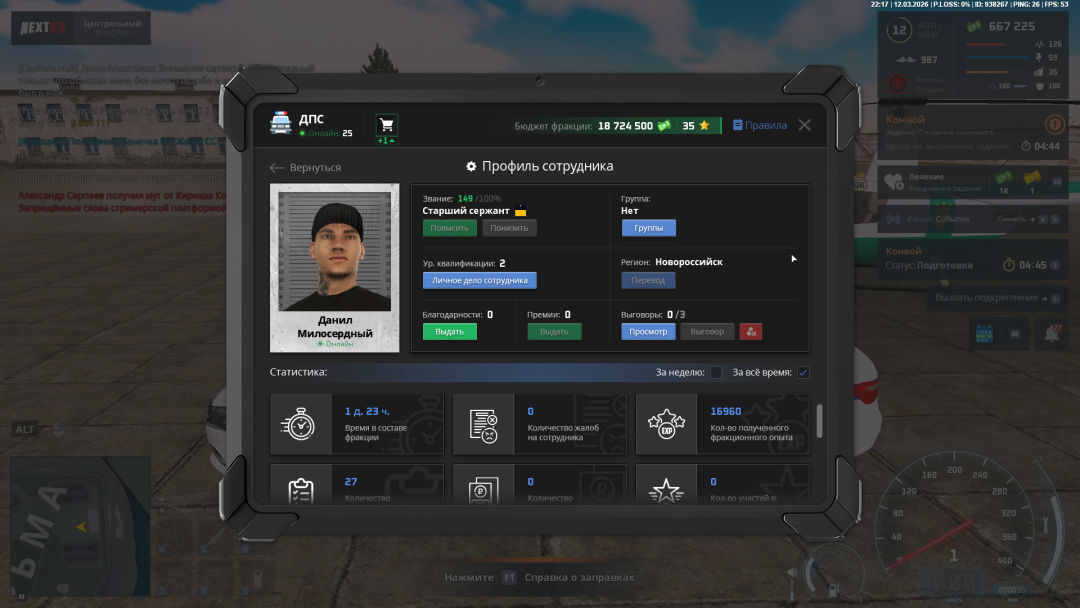This screenshot has height=608, width=1080.
Task: Open the faction shop cart icon
Action: point(387,125)
